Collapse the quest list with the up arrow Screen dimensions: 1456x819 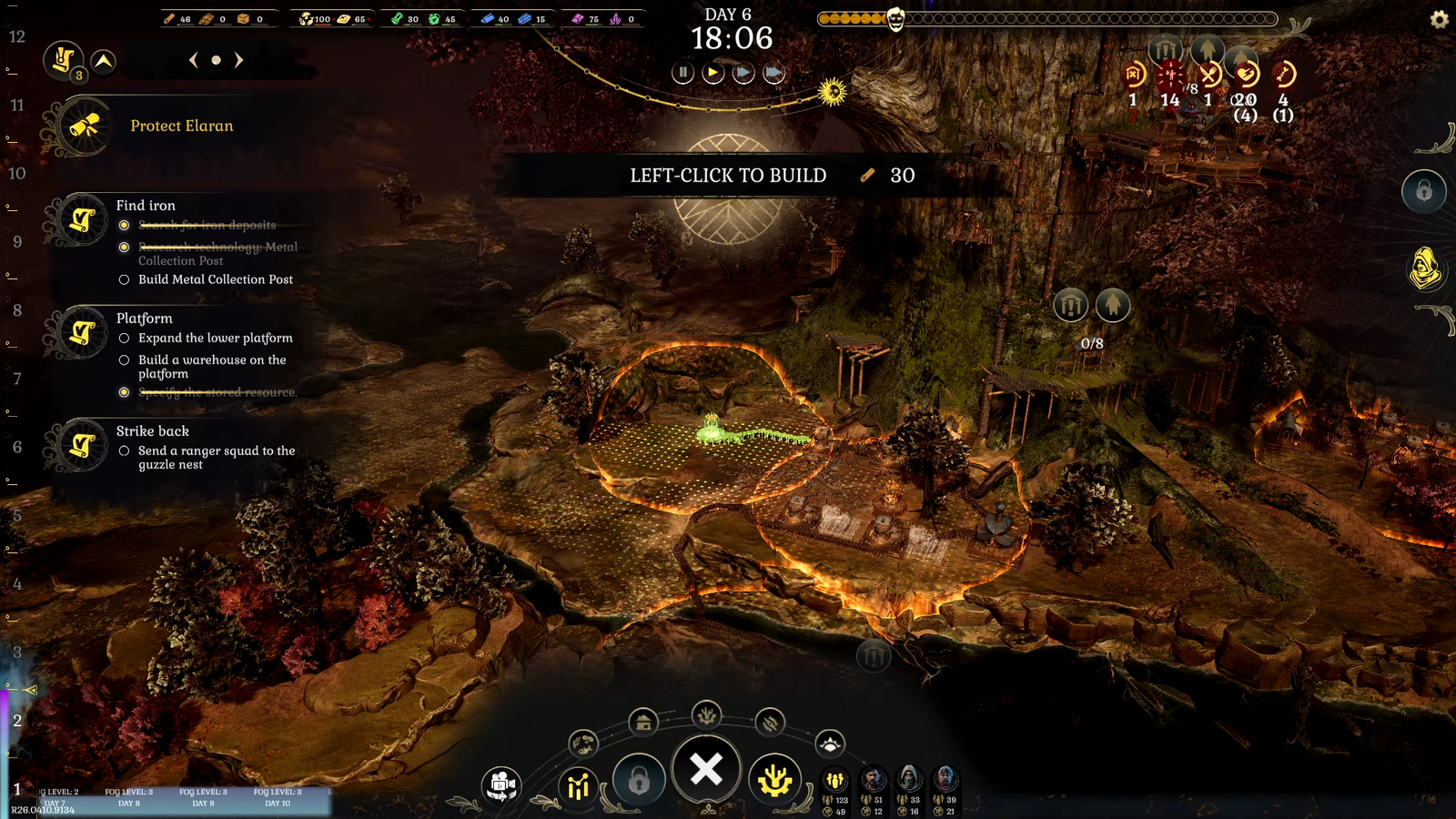(104, 61)
